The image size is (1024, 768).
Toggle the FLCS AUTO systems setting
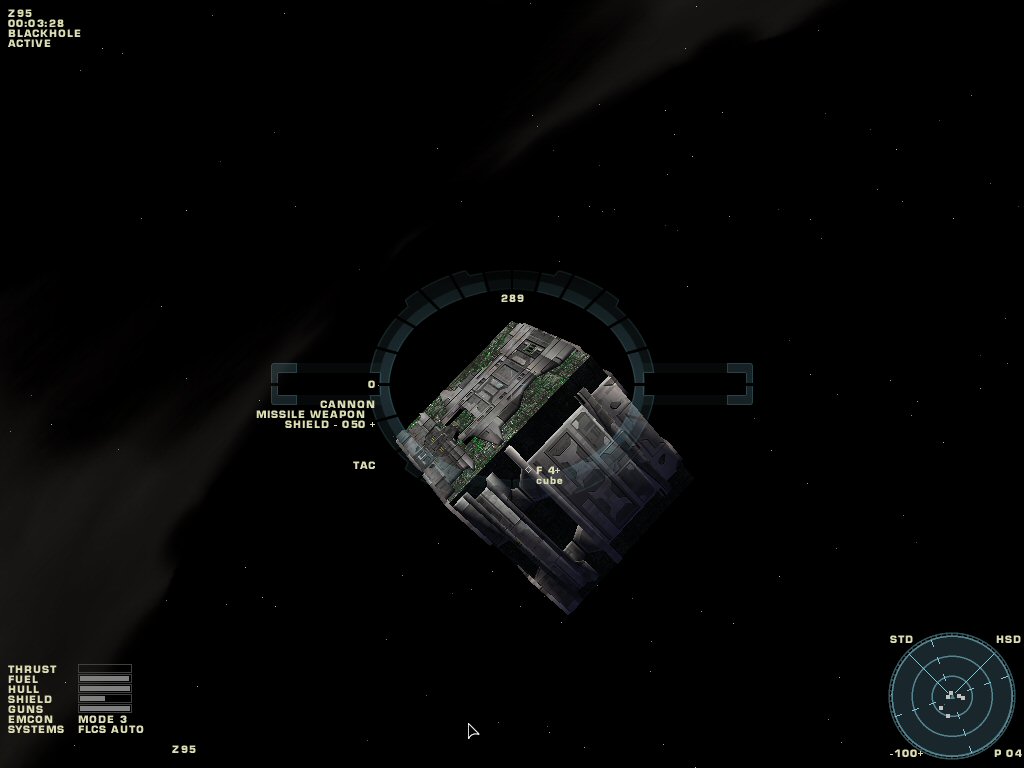[x=111, y=729]
